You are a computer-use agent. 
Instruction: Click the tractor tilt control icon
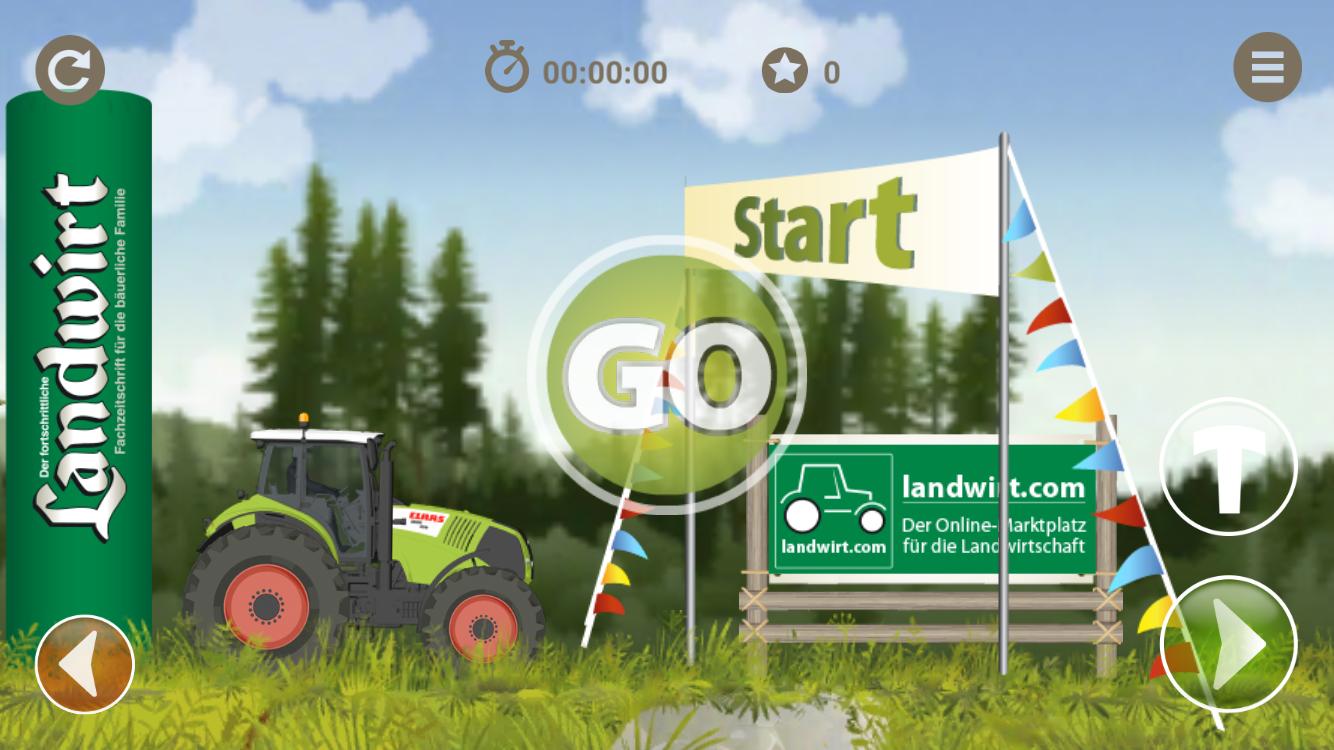tap(1228, 466)
